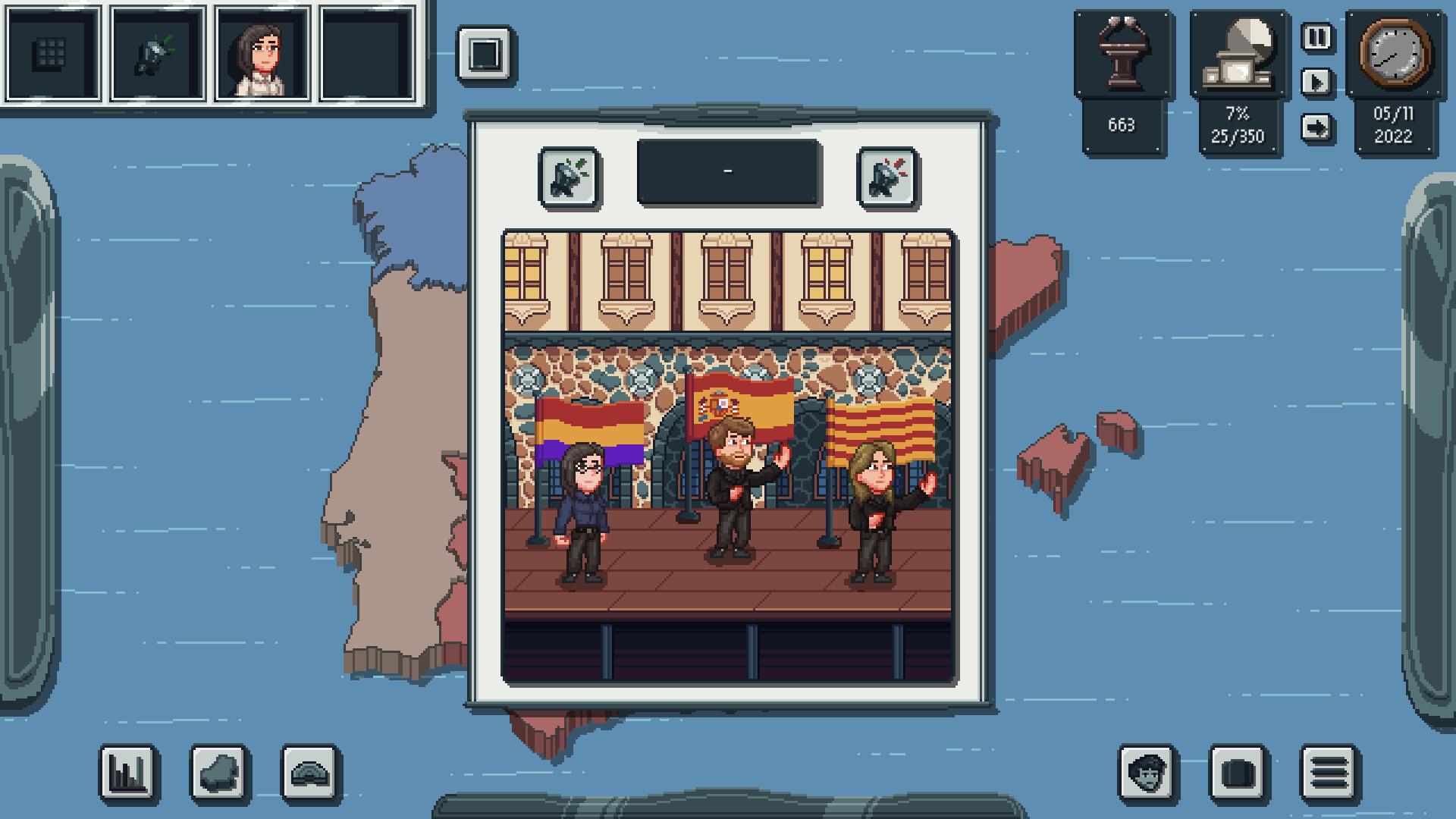Open the parliament hemicycle view
The height and width of the screenshot is (819, 1456).
coord(311,773)
